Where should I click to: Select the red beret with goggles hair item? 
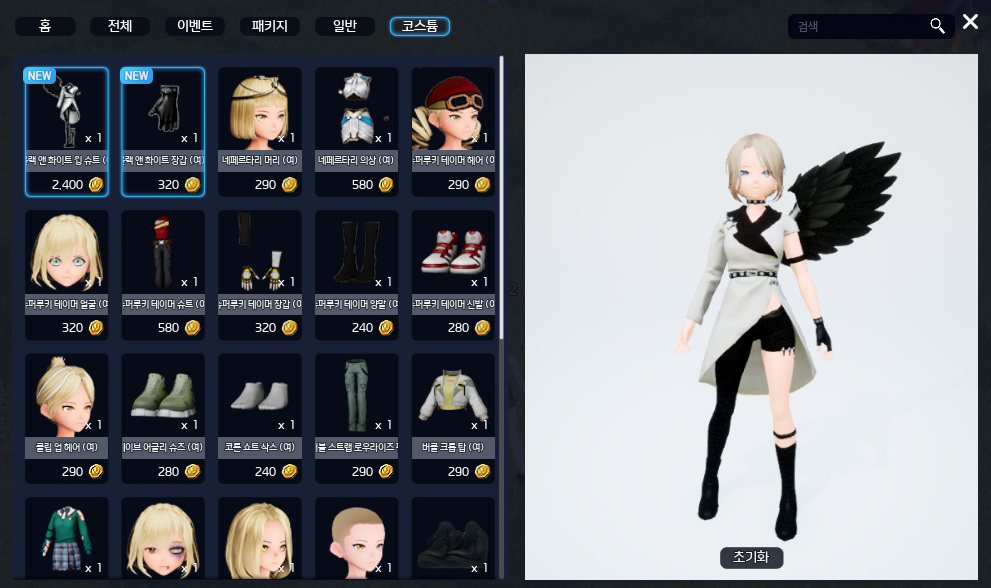click(452, 110)
